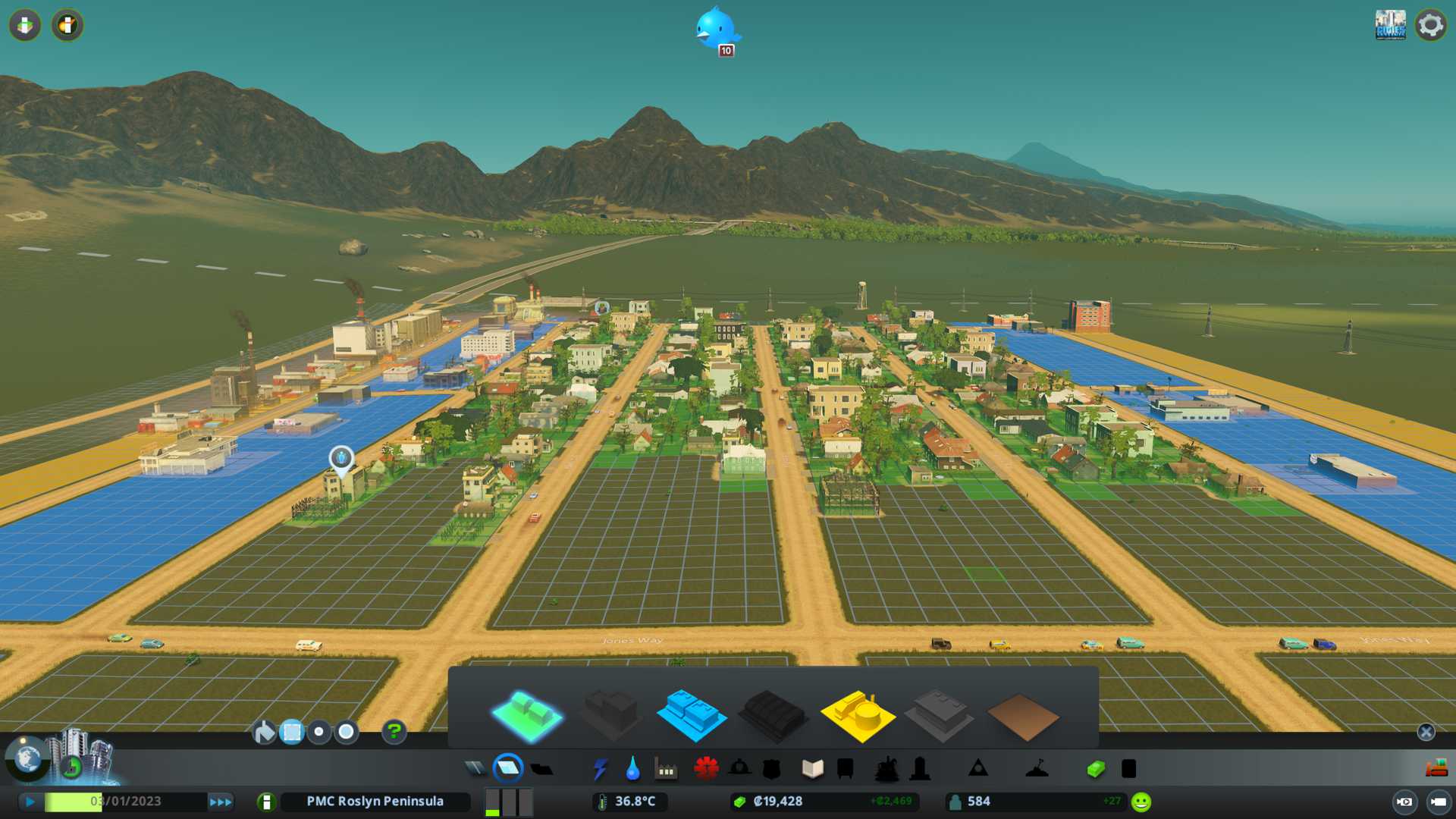
Task: Close the zoning panel
Action: coord(1426,732)
